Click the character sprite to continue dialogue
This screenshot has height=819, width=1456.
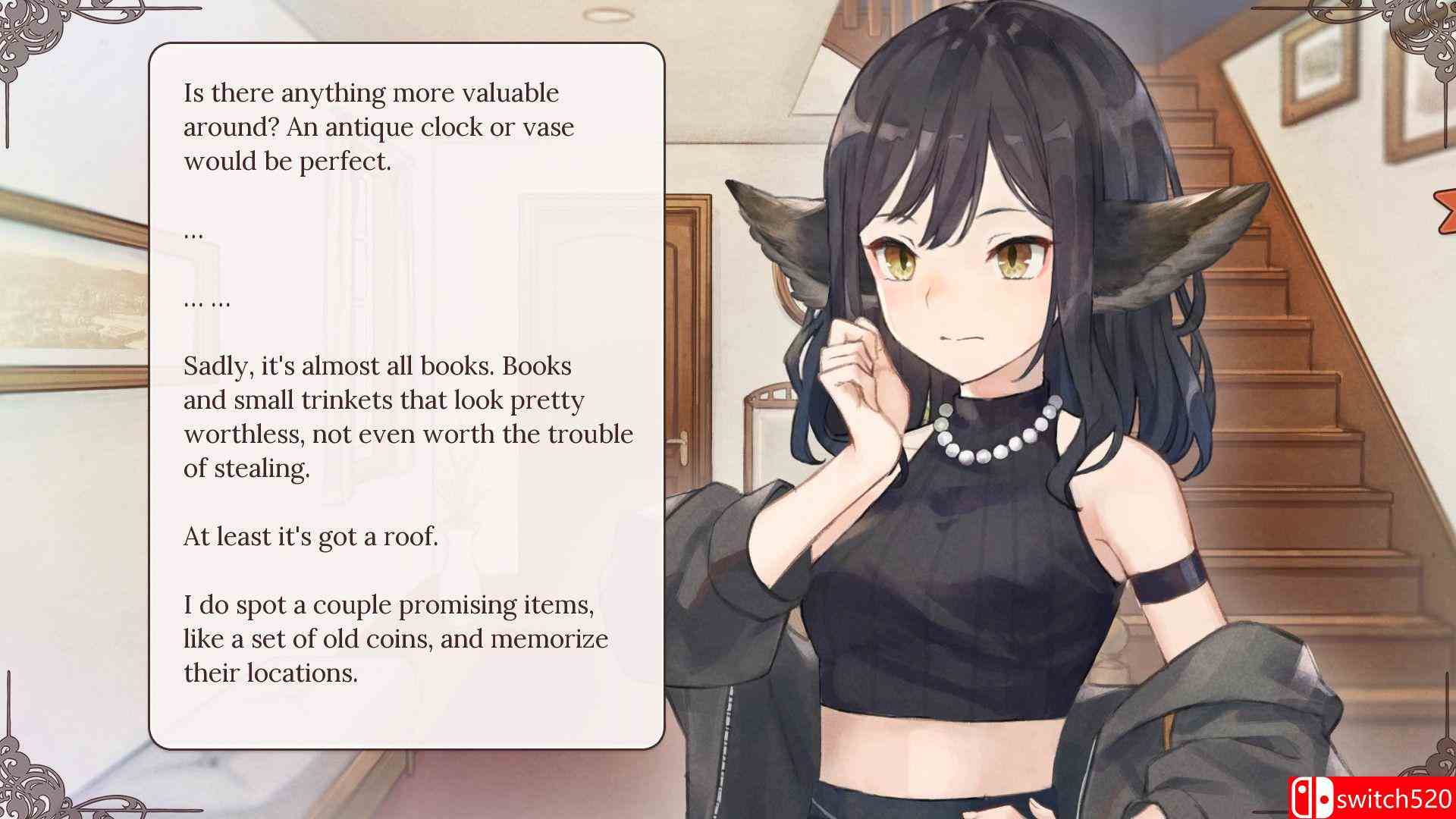point(986,455)
